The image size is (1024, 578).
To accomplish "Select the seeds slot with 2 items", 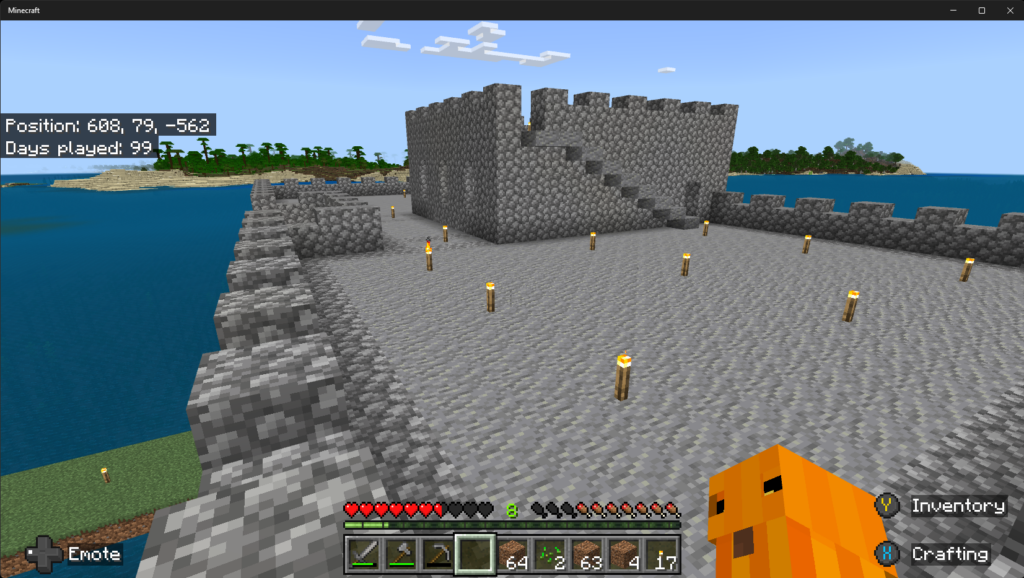I will tap(550, 554).
